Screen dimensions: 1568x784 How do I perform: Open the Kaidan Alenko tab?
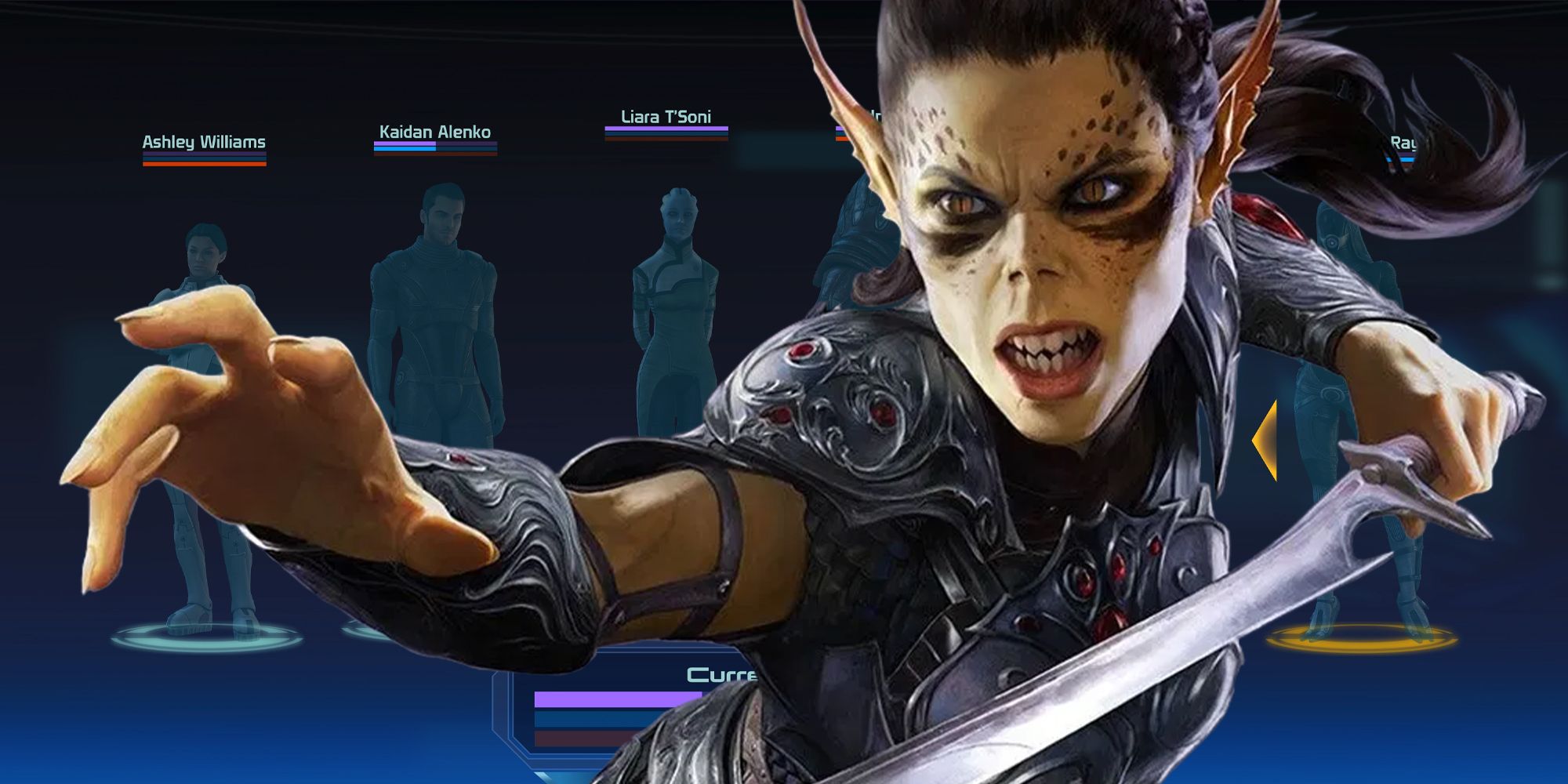[434, 133]
